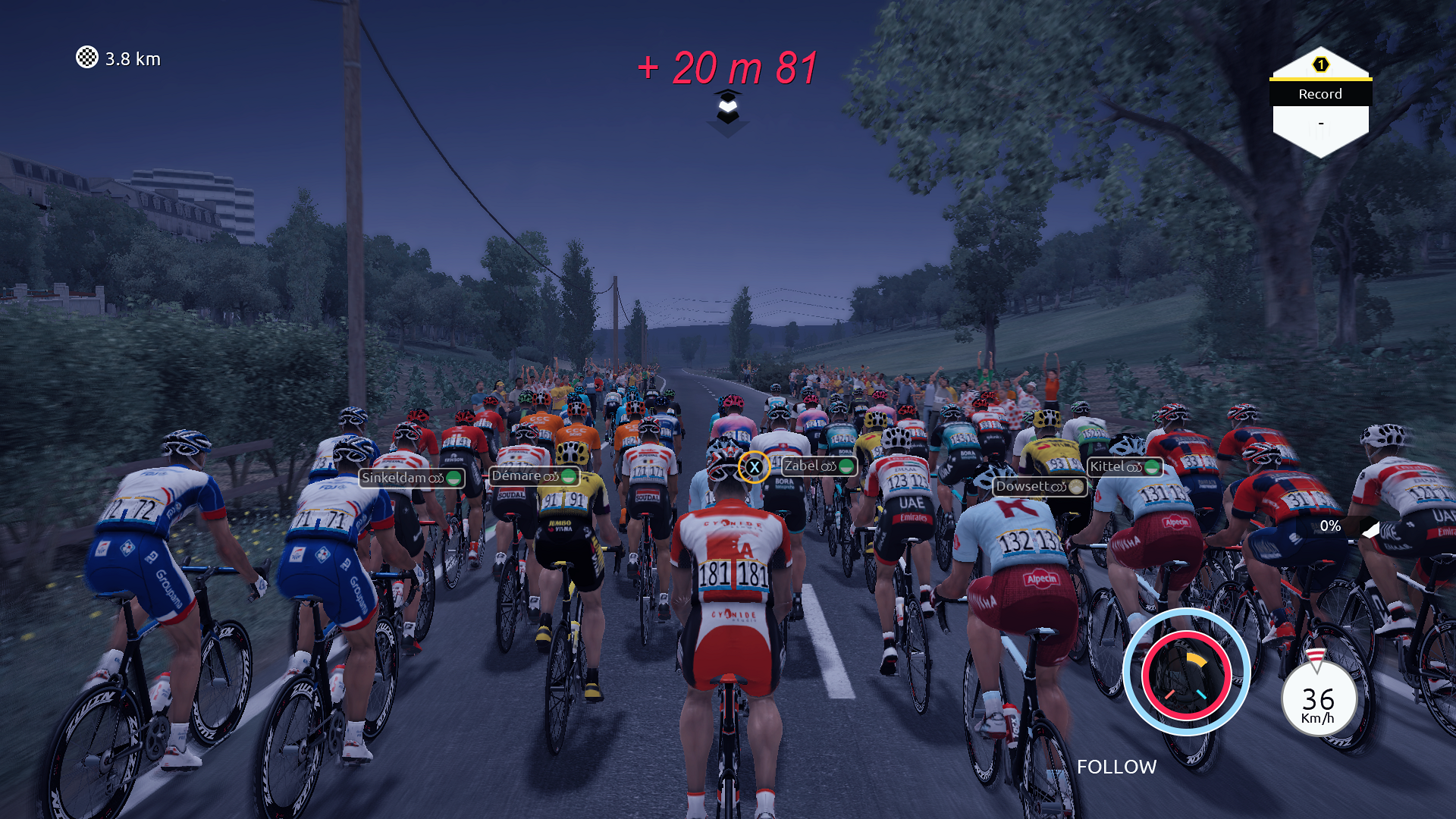Select the Dowsett rider tag
This screenshot has width=1456, height=819.
[1040, 487]
